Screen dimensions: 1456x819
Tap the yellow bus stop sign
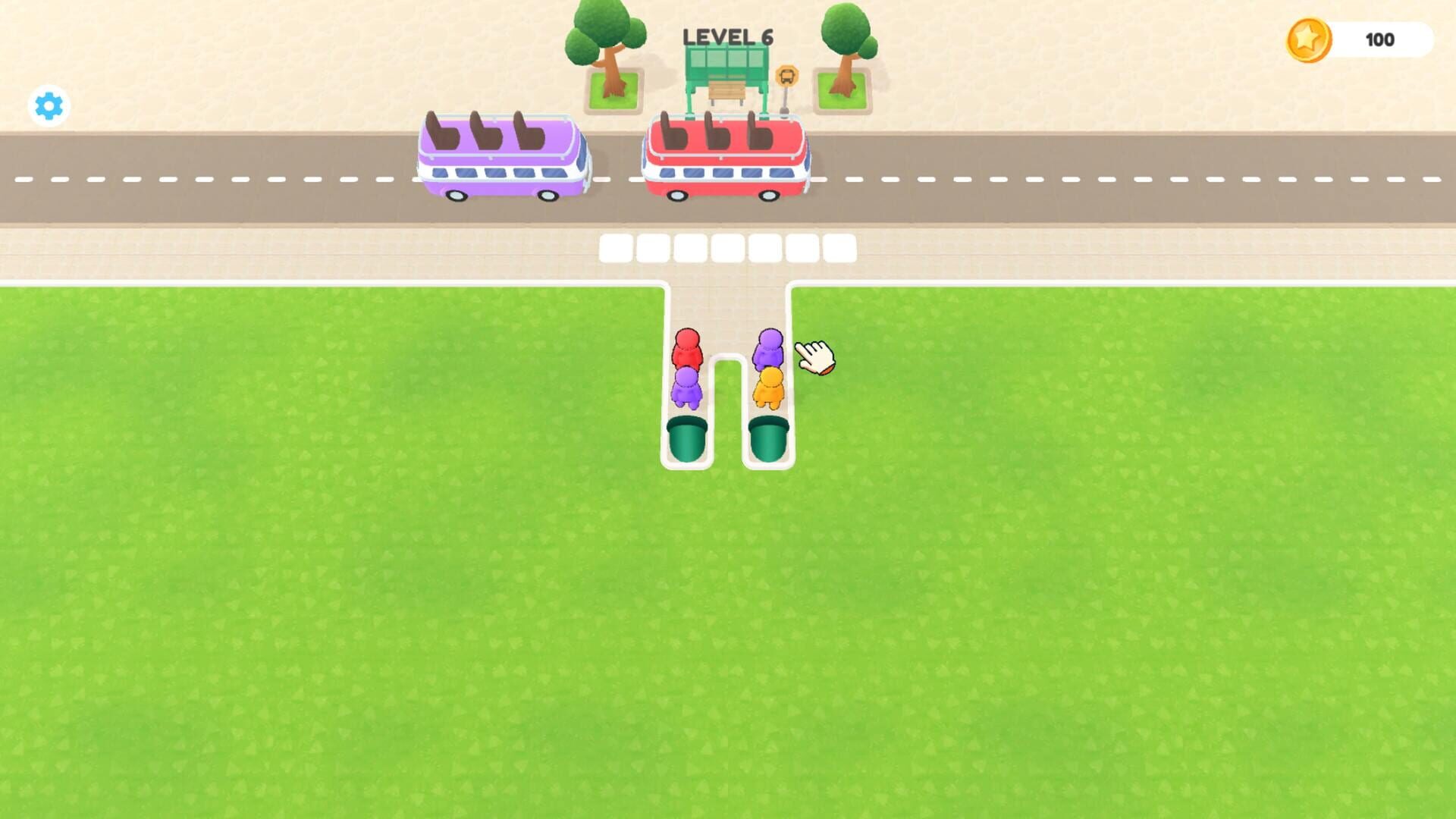[x=786, y=76]
